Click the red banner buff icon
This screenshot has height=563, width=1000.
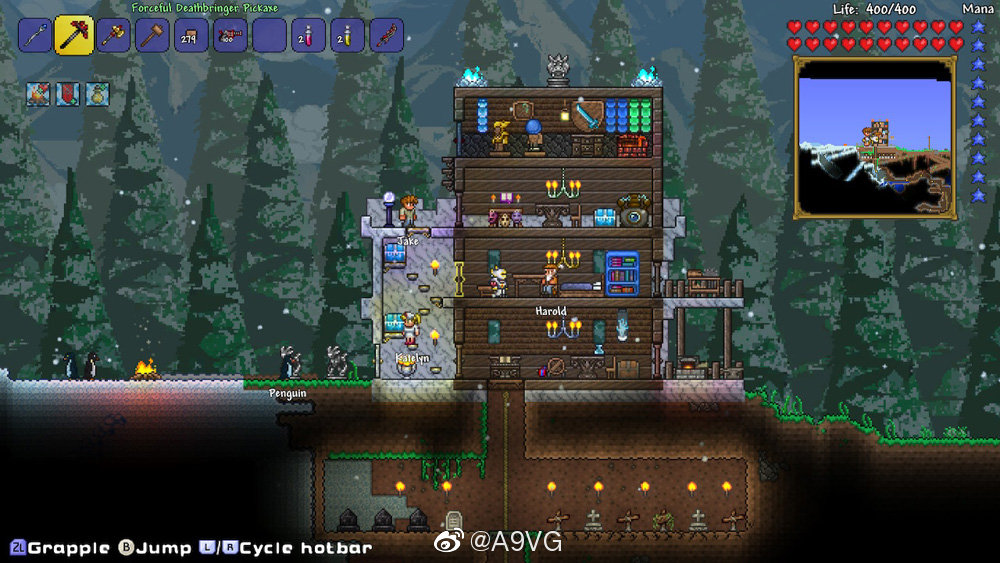click(68, 94)
